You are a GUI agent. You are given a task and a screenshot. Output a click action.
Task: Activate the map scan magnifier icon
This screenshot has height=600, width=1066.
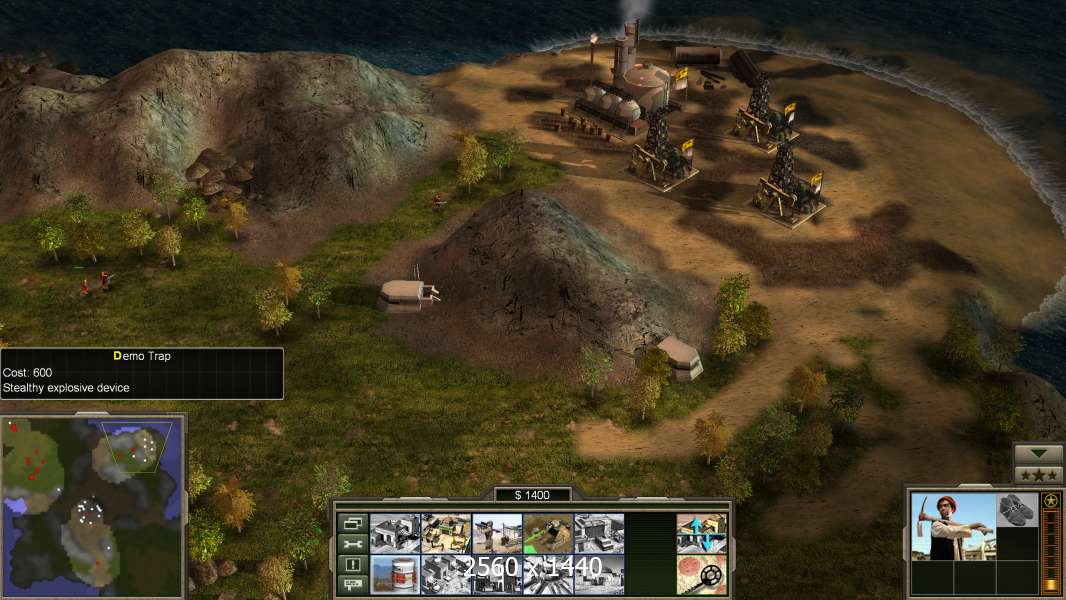coord(701,574)
